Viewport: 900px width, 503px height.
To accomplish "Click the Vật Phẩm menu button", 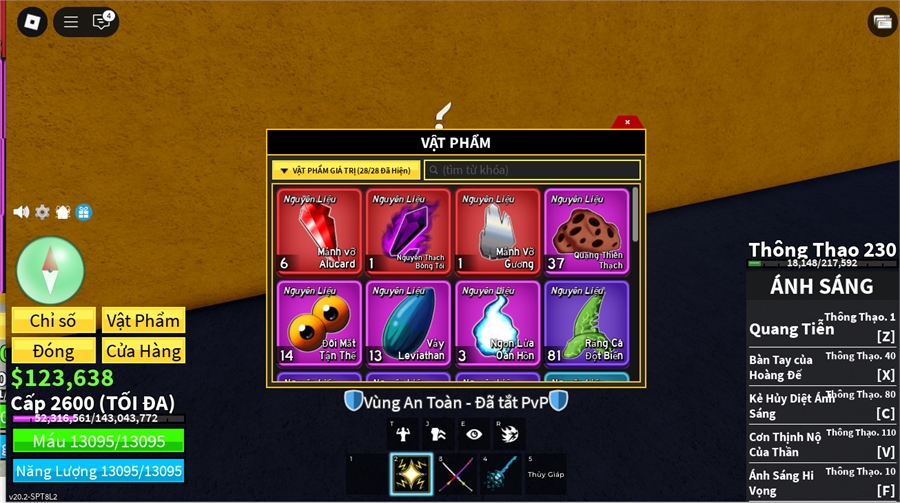I will pos(143,321).
